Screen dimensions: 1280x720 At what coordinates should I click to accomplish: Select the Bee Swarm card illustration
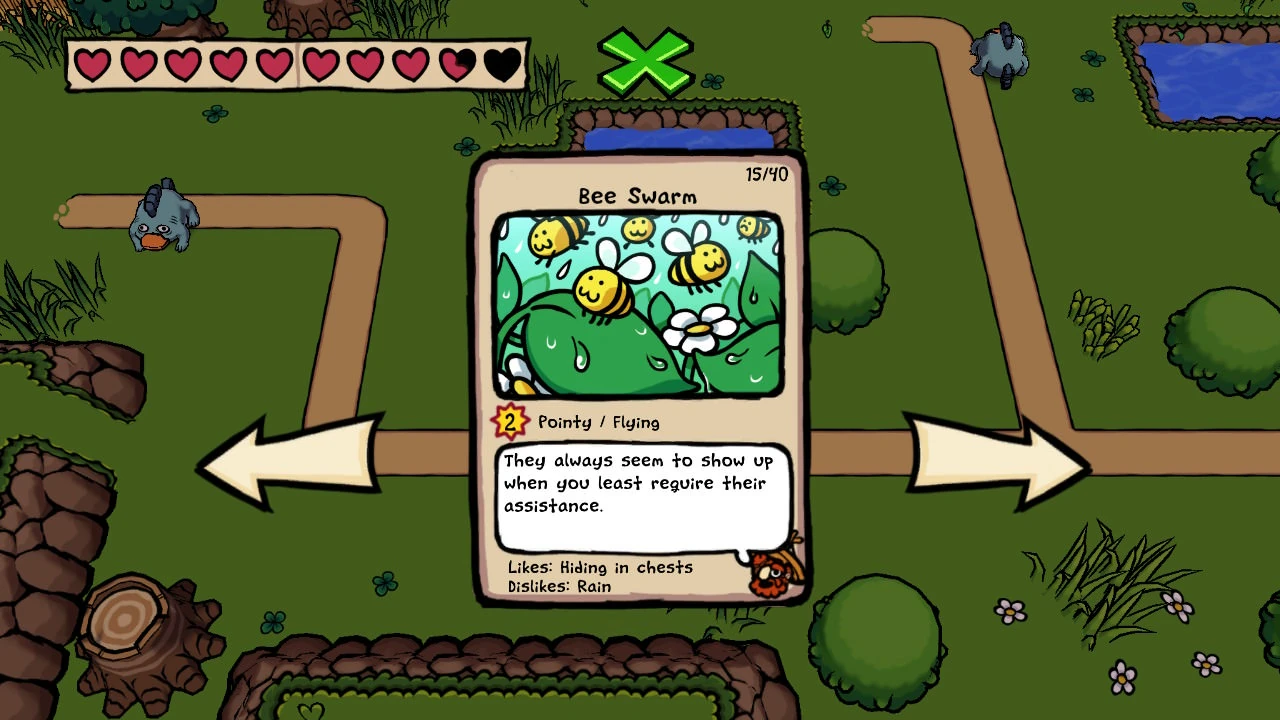pyautogui.click(x=637, y=303)
